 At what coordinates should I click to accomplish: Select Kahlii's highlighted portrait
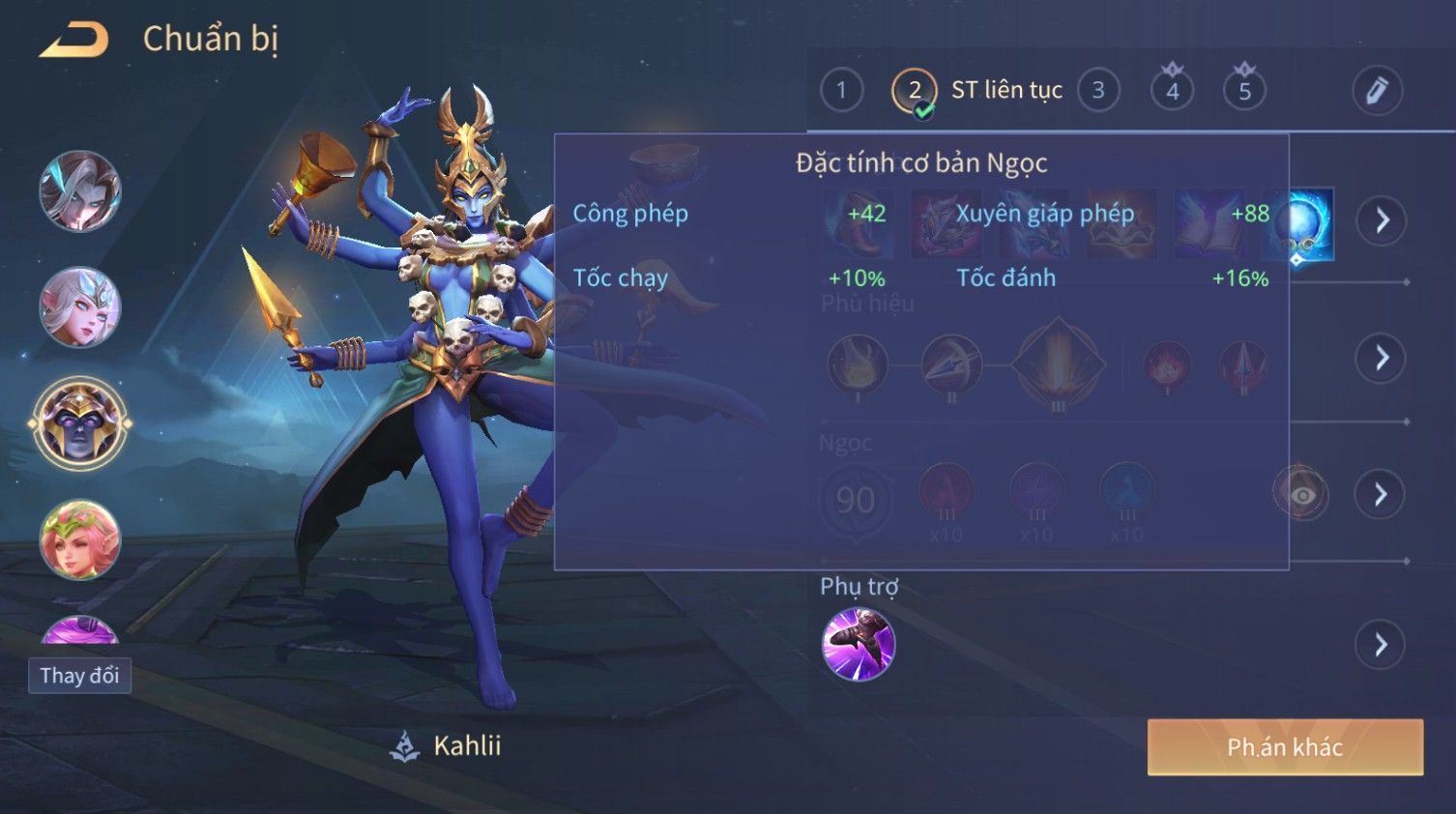[80, 423]
